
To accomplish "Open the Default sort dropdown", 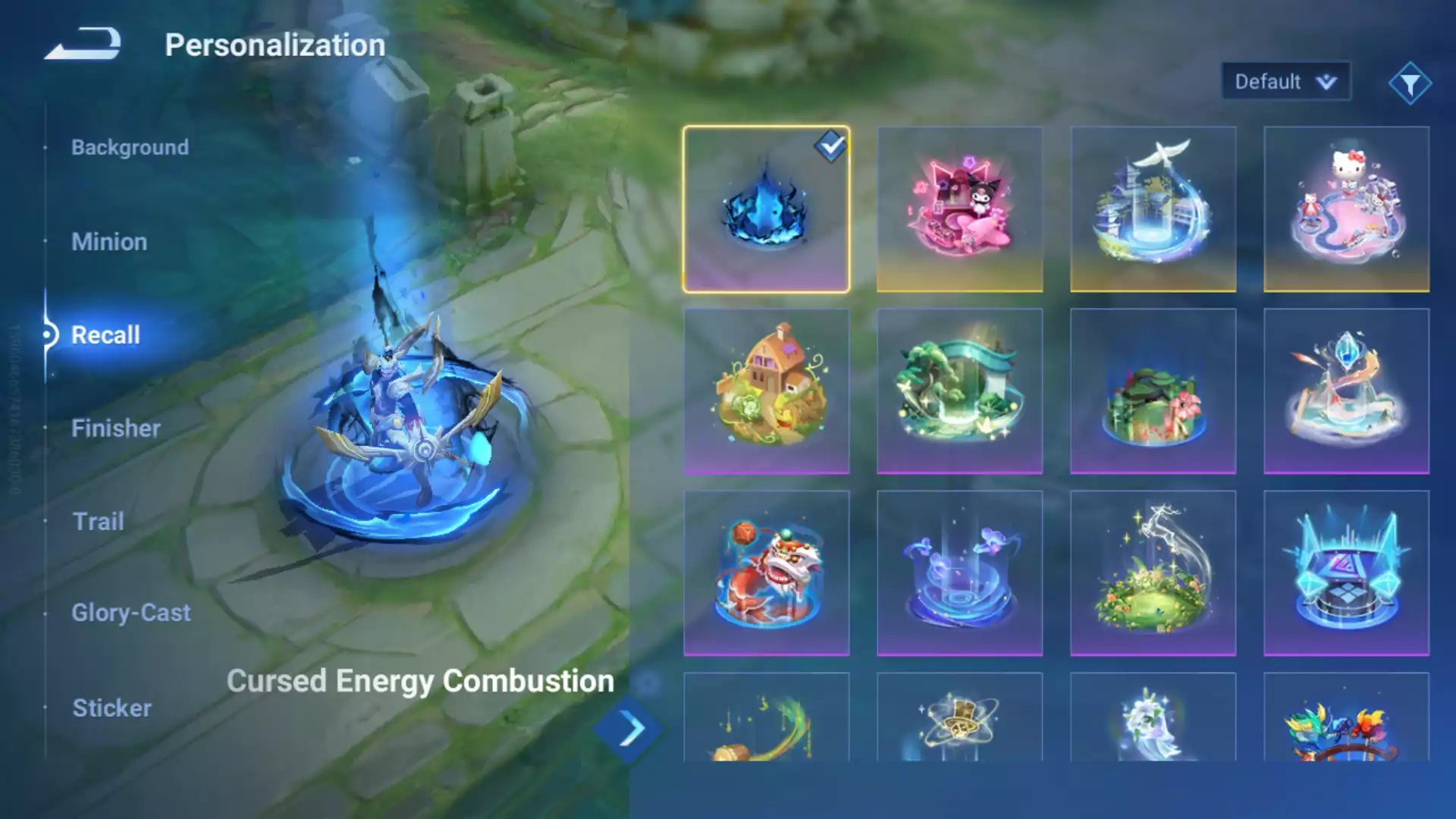I will [x=1285, y=81].
